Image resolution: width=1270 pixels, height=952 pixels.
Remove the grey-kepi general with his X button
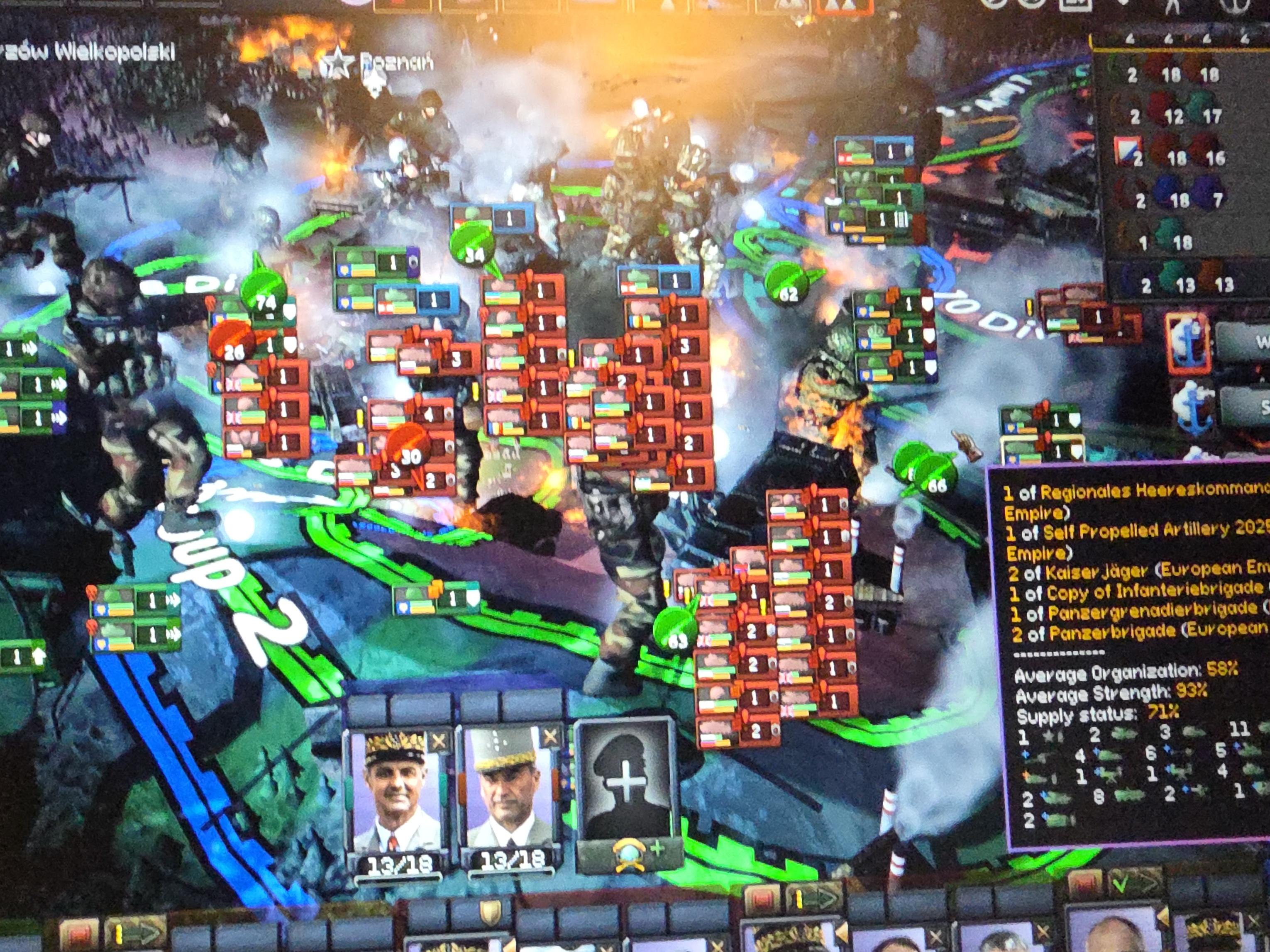point(550,738)
